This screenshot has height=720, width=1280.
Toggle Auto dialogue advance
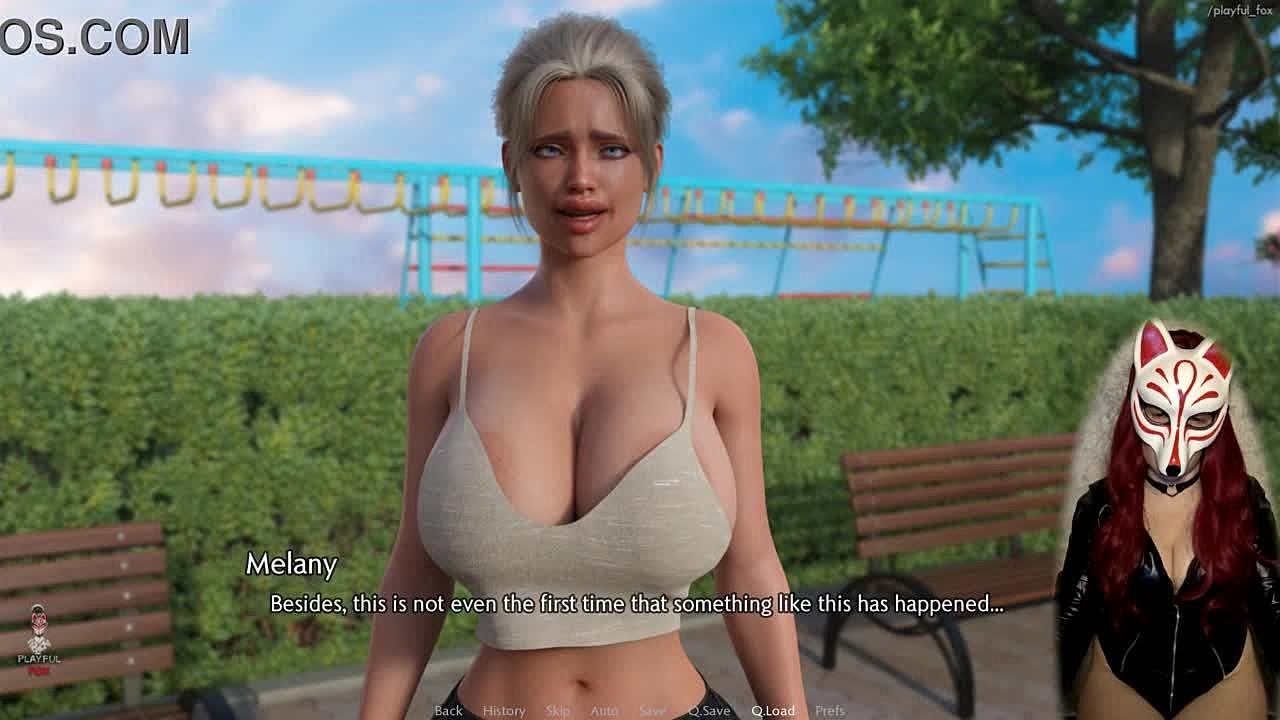click(604, 710)
